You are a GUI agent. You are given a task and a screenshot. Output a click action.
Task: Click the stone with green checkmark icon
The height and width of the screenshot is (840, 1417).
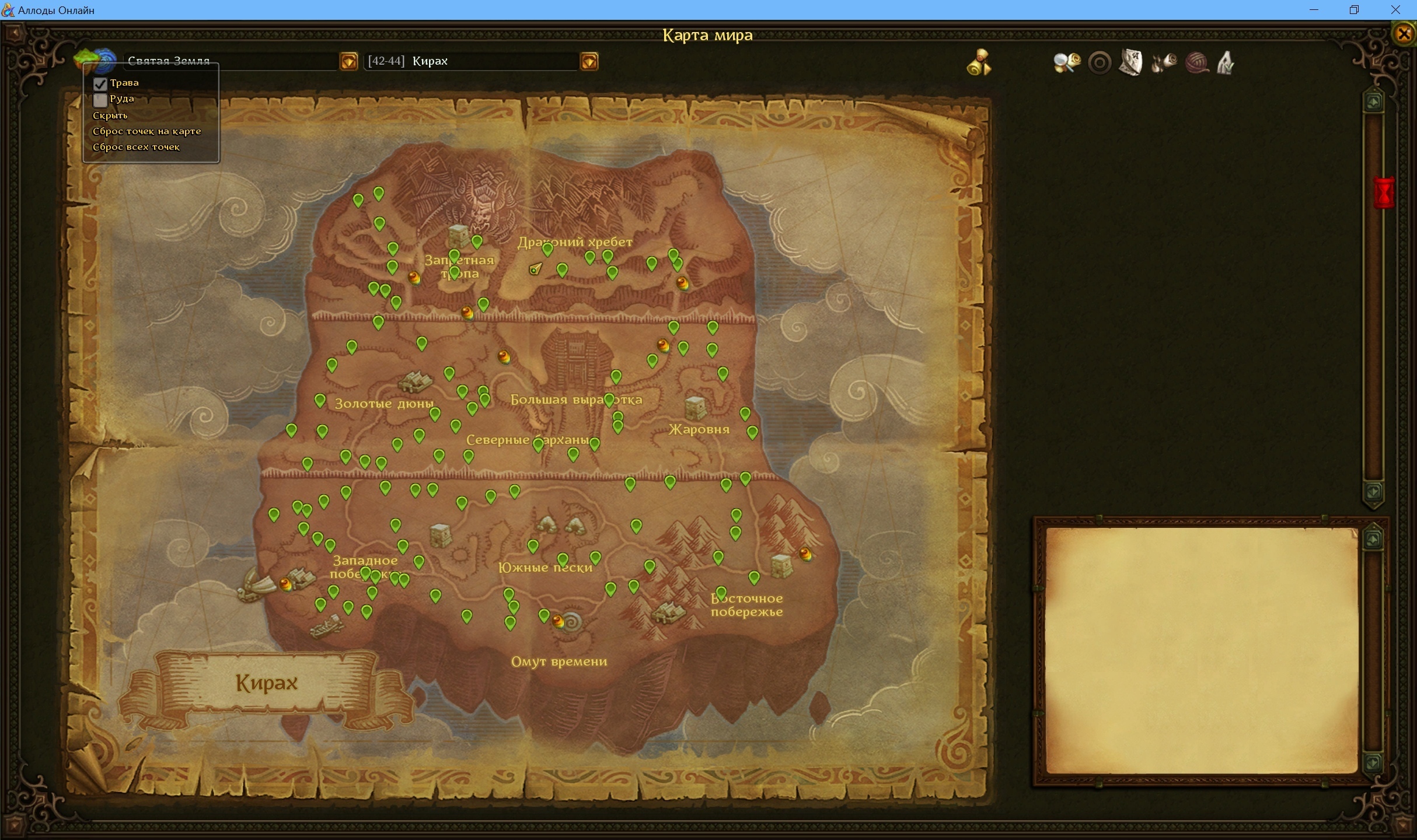coord(1226,62)
